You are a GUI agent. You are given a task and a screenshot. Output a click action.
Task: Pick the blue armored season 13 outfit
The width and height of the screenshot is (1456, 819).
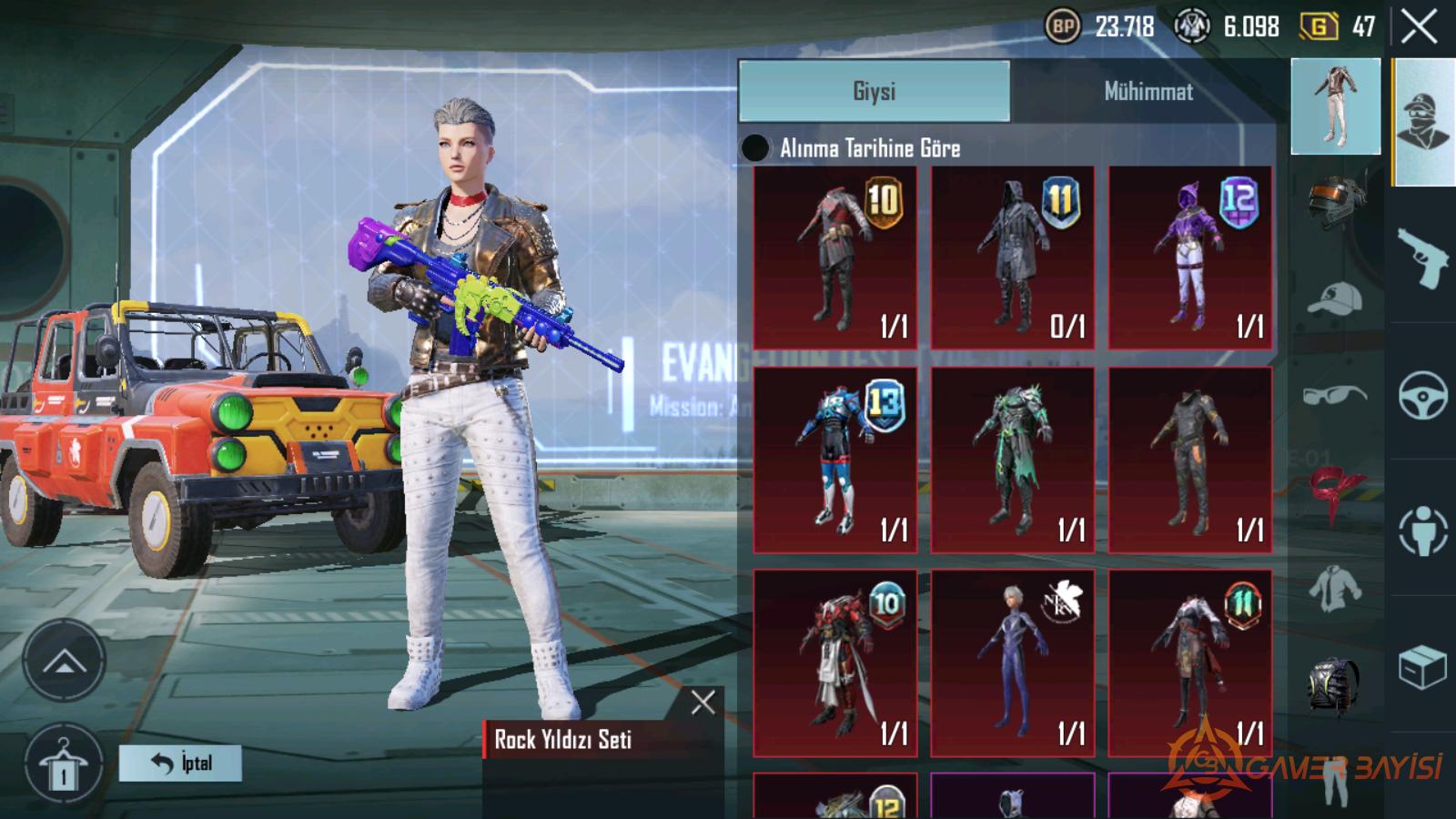tap(835, 460)
